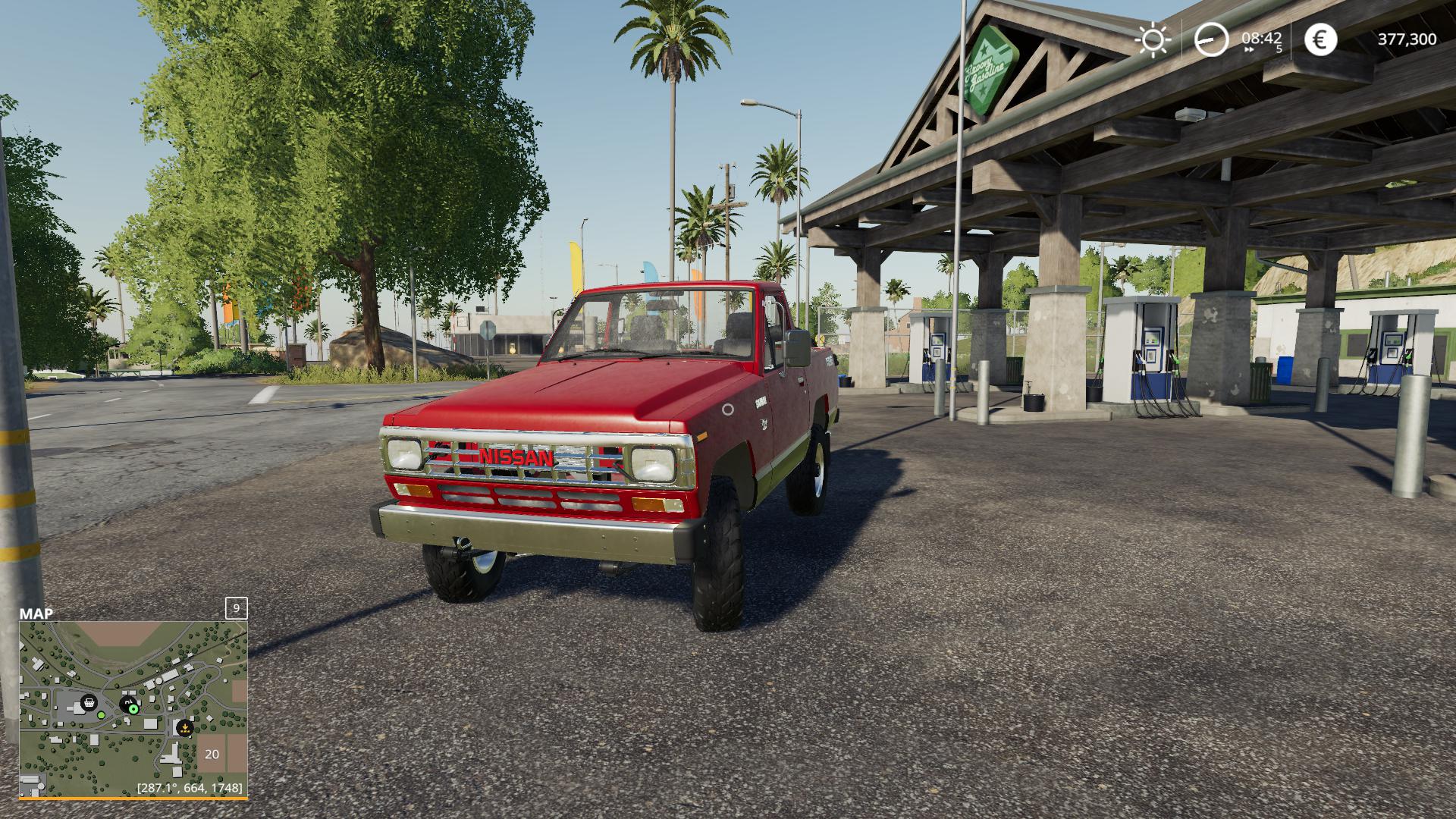The image size is (1456, 819).
Task: Click the green player position marker
Action: [x=133, y=709]
